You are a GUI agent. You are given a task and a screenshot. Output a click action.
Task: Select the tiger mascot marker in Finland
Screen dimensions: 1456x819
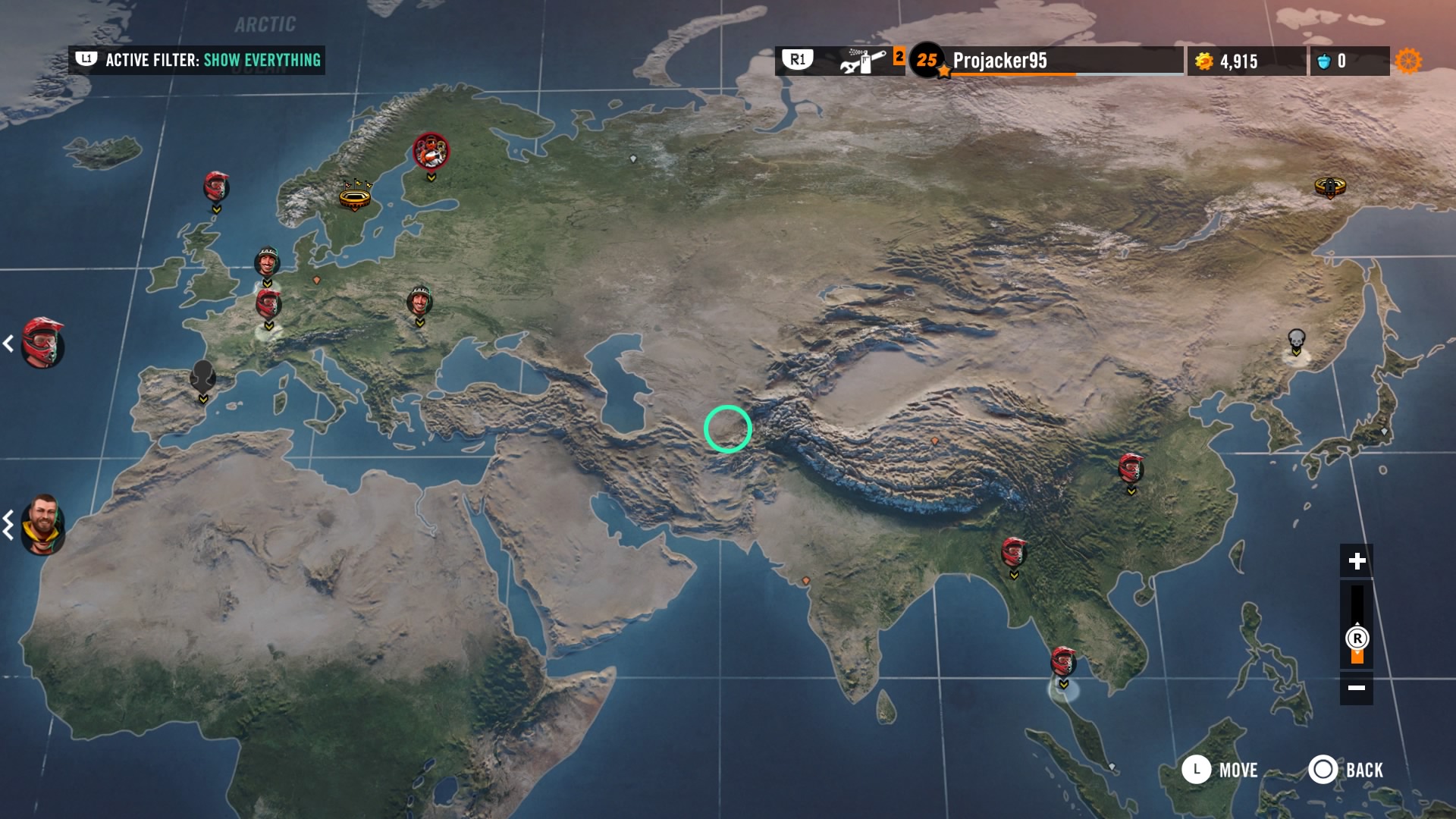point(431,152)
